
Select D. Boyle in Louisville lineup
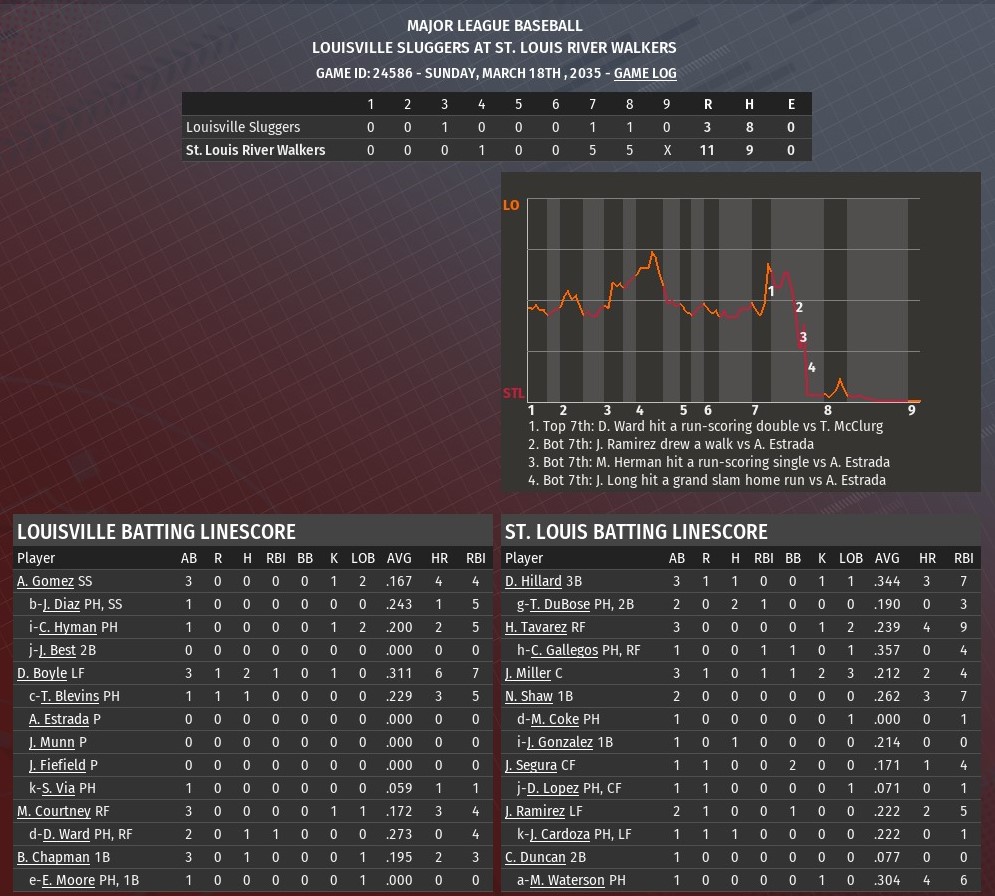(42, 673)
